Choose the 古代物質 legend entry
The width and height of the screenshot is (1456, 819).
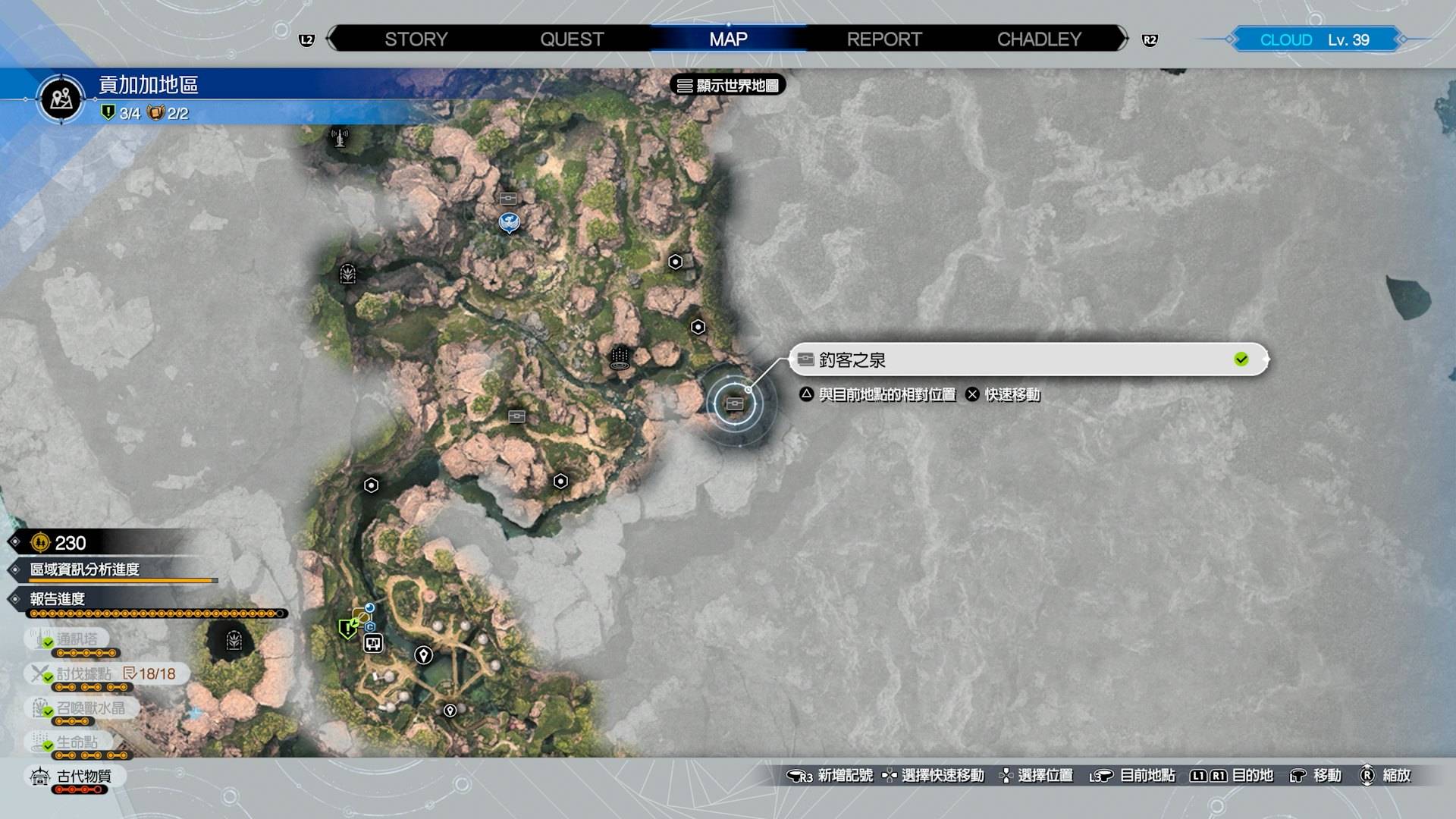pyautogui.click(x=83, y=777)
